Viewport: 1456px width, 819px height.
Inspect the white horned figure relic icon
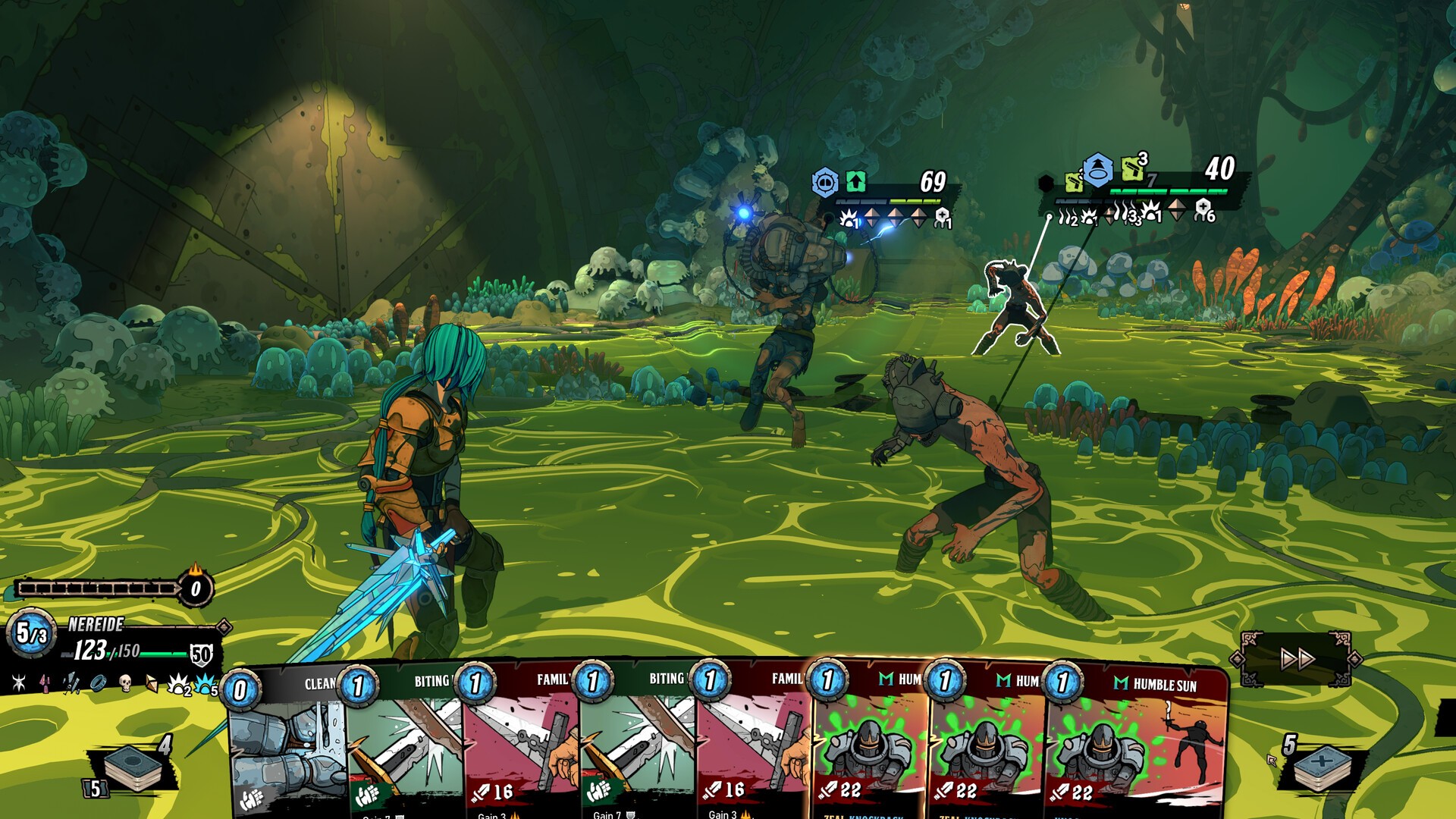pyautogui.click(x=19, y=683)
